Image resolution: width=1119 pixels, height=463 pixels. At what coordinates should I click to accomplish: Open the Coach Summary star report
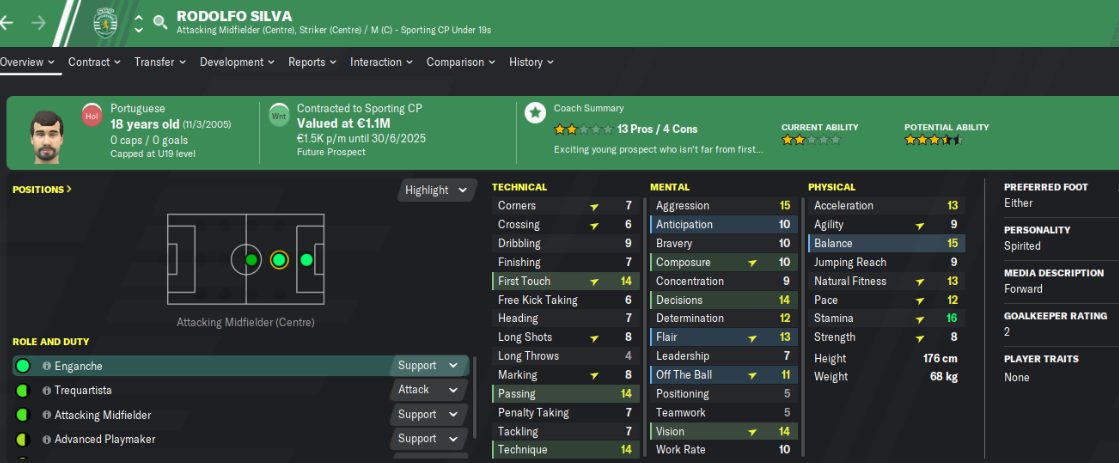pyautogui.click(x=536, y=111)
